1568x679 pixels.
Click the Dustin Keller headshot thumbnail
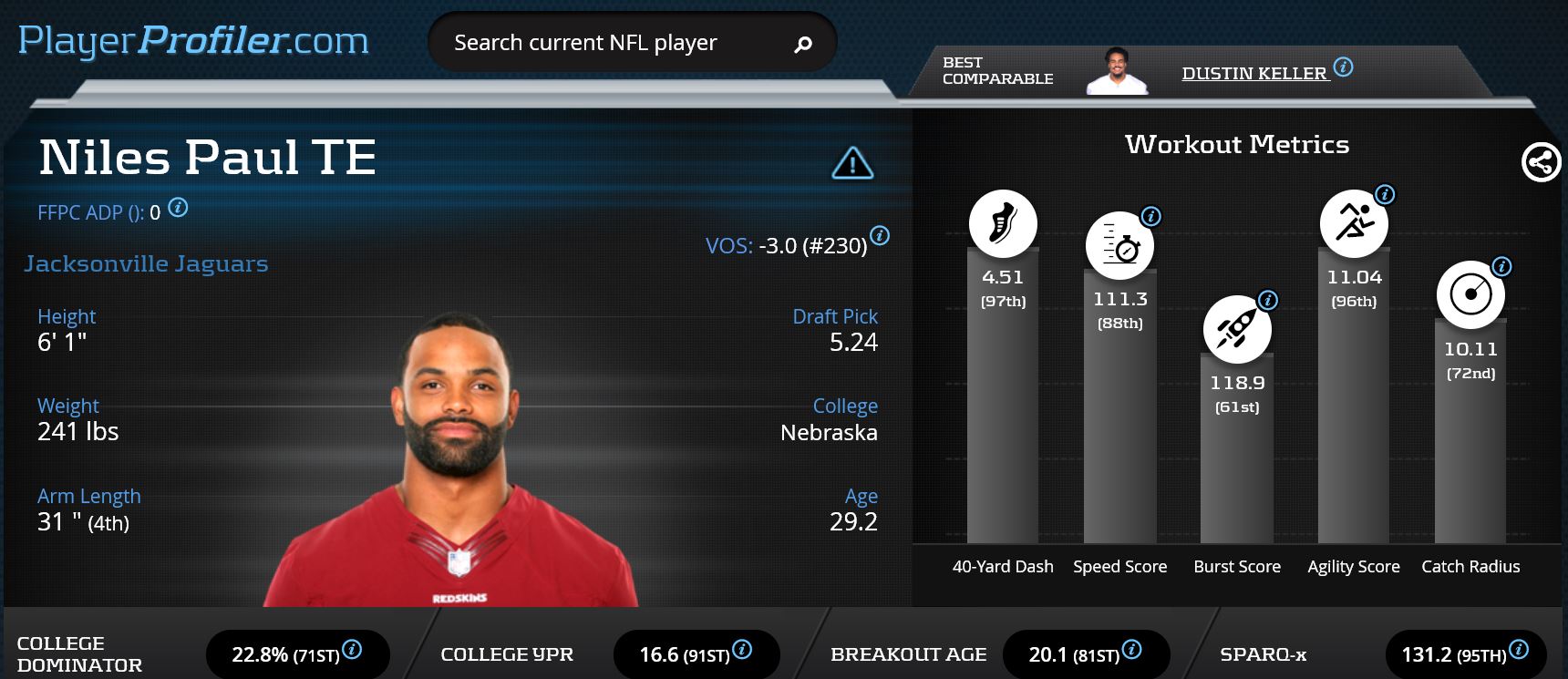click(x=1117, y=70)
